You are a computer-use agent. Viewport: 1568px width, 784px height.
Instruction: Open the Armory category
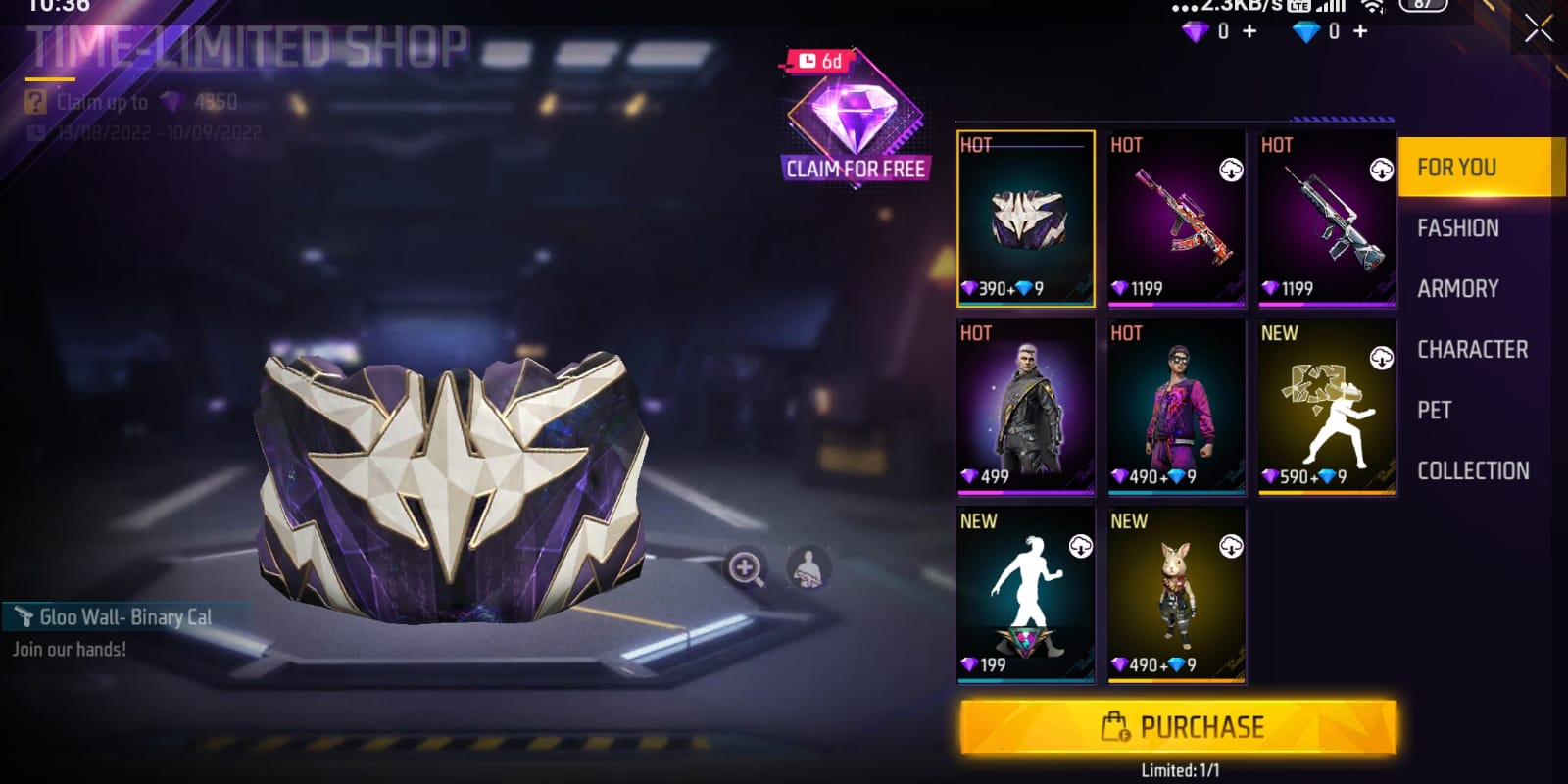[x=1457, y=289]
